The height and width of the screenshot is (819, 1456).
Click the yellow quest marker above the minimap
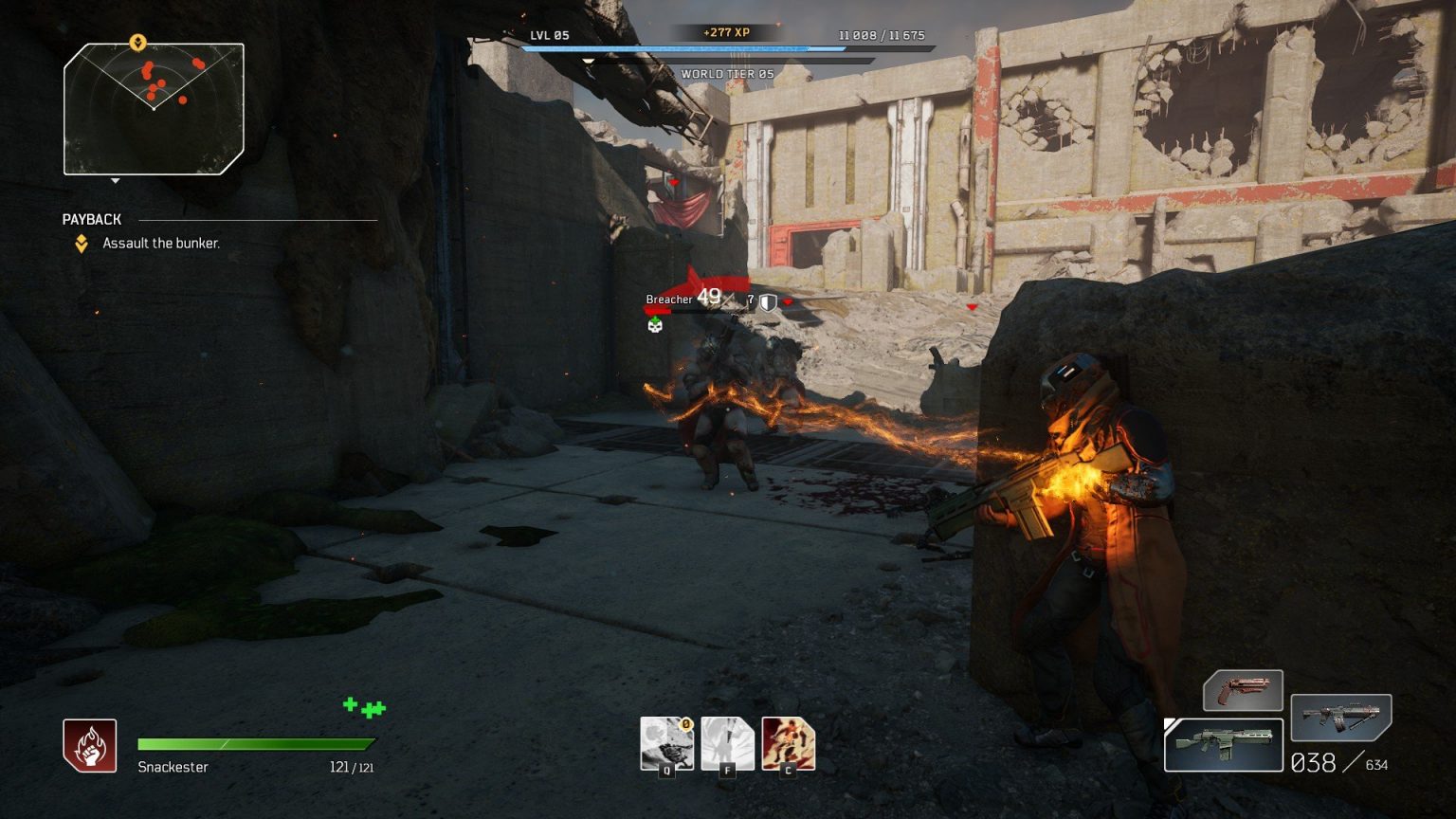pos(137,43)
